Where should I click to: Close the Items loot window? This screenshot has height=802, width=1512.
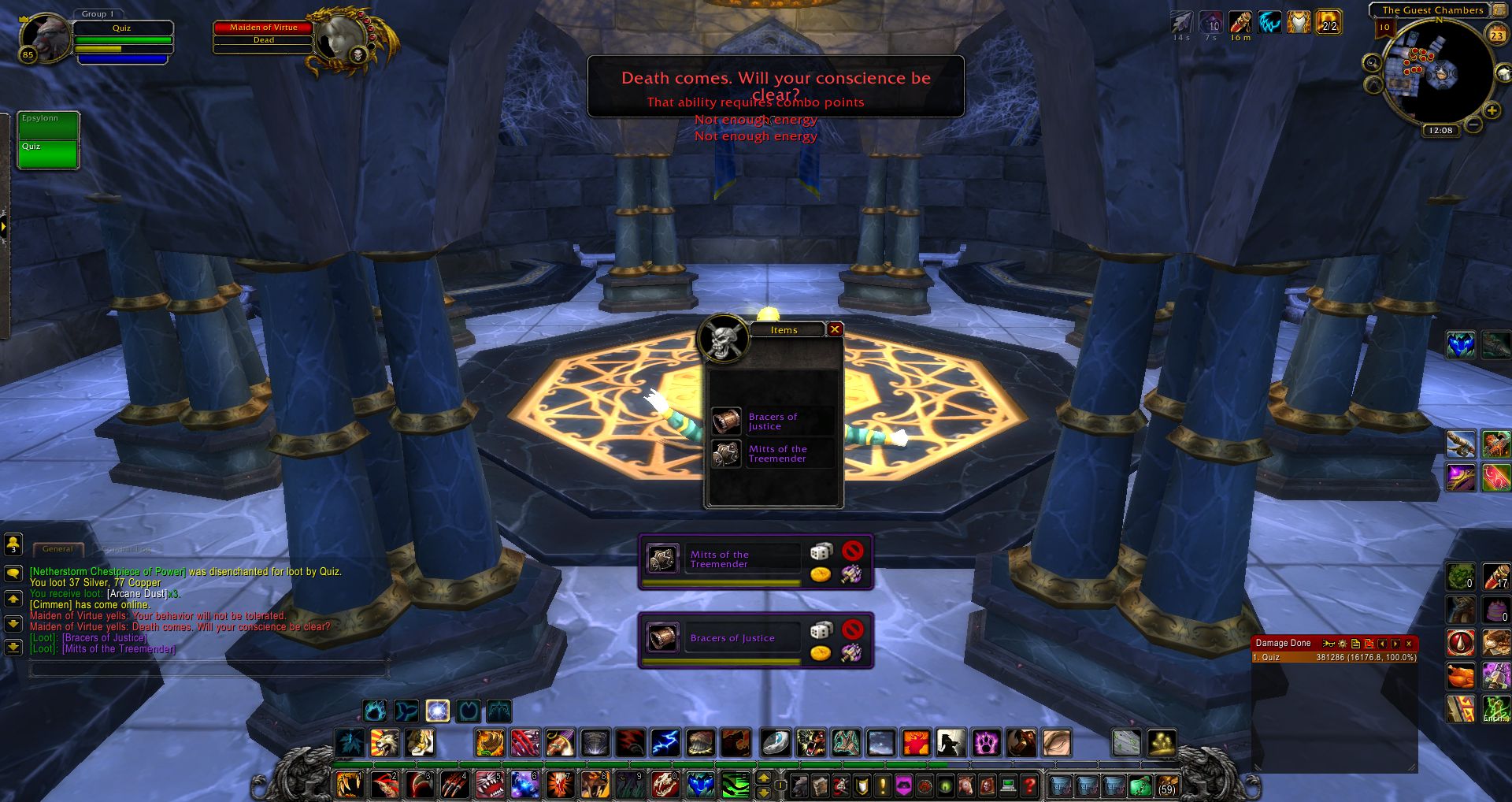pyautogui.click(x=835, y=329)
